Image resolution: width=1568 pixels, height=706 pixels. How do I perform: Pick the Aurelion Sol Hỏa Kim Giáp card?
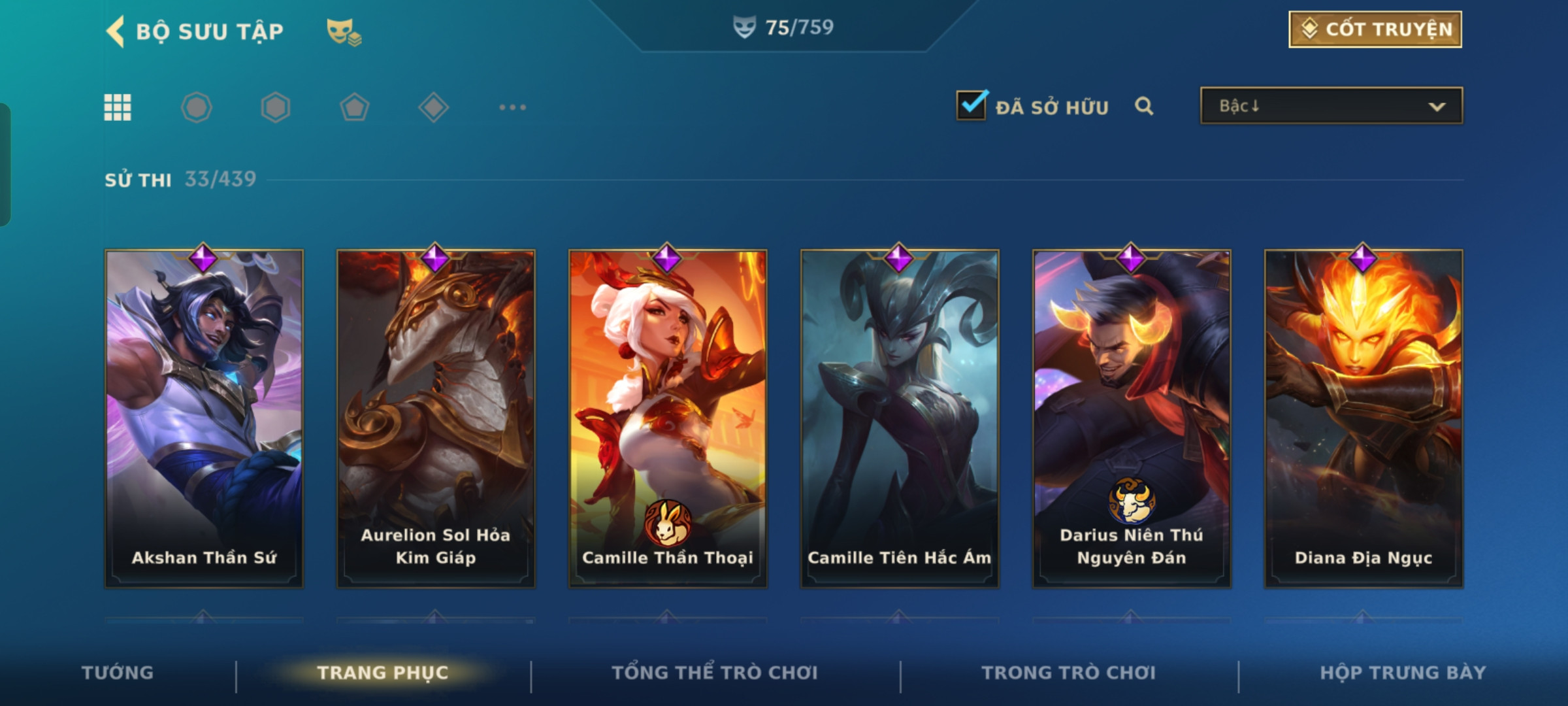click(x=436, y=418)
